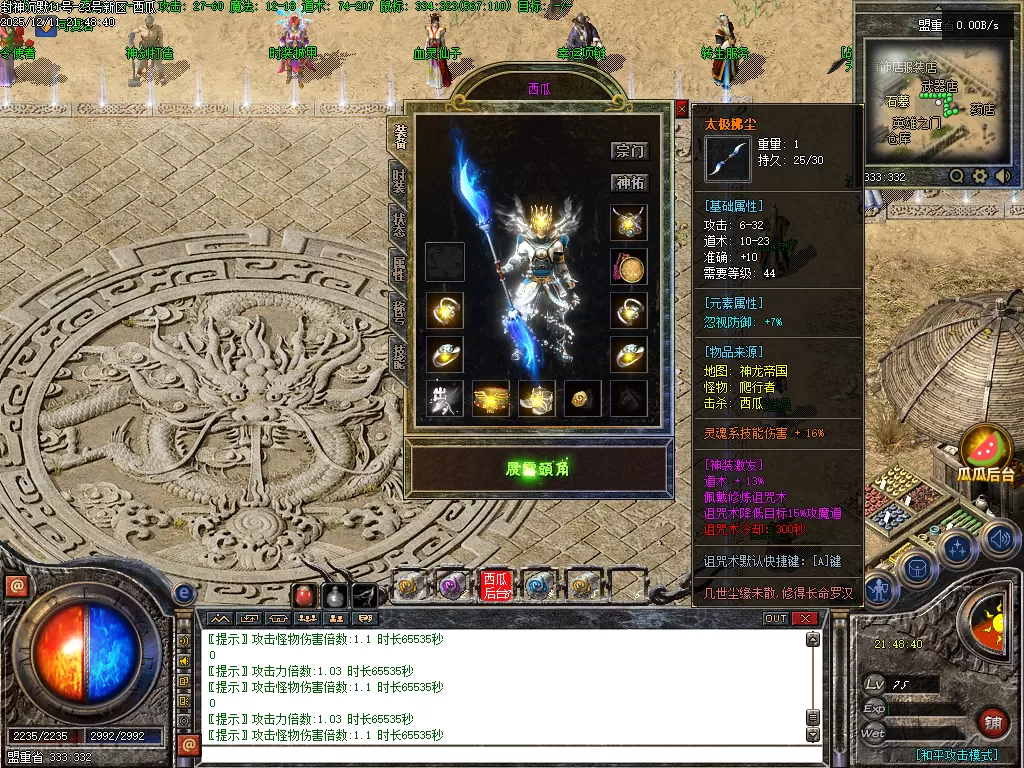Viewport: 1024px width, 768px height.
Task: Click the minimap magnifier button
Action: 957,176
